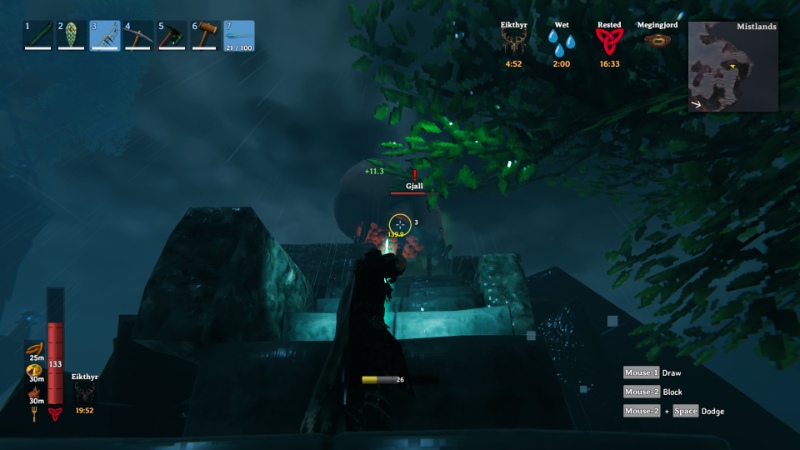Click the Eikthyr forsaken power icon

pos(84,394)
